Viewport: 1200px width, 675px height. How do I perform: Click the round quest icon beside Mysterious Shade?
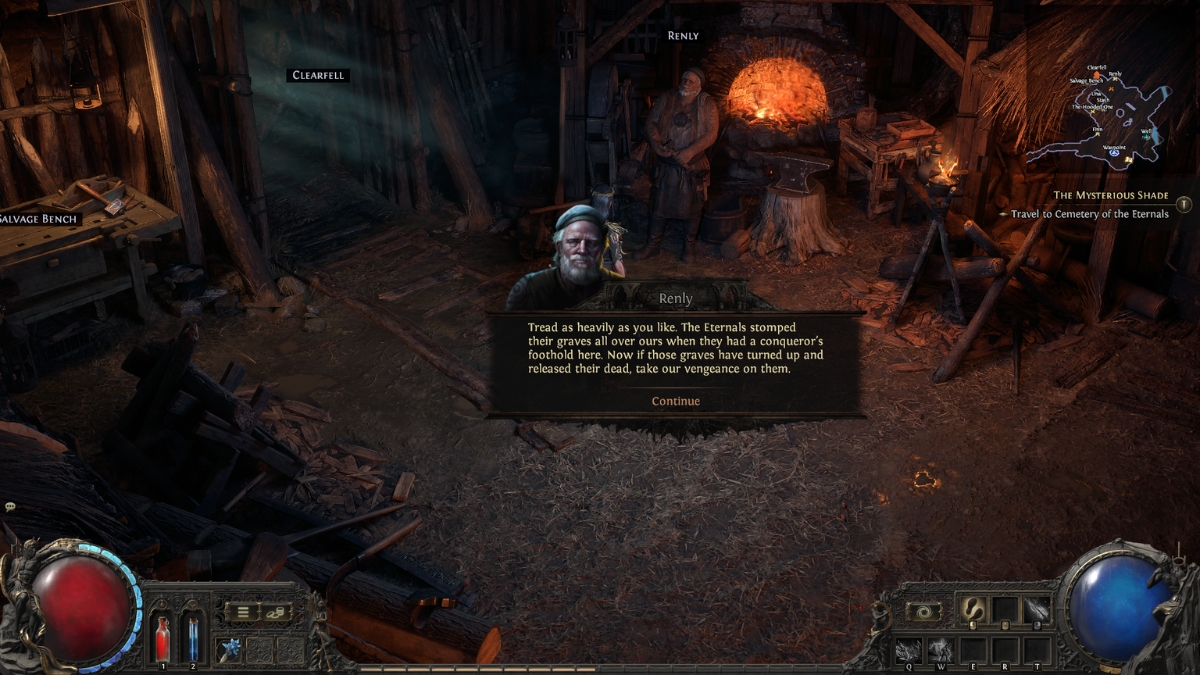(1184, 204)
